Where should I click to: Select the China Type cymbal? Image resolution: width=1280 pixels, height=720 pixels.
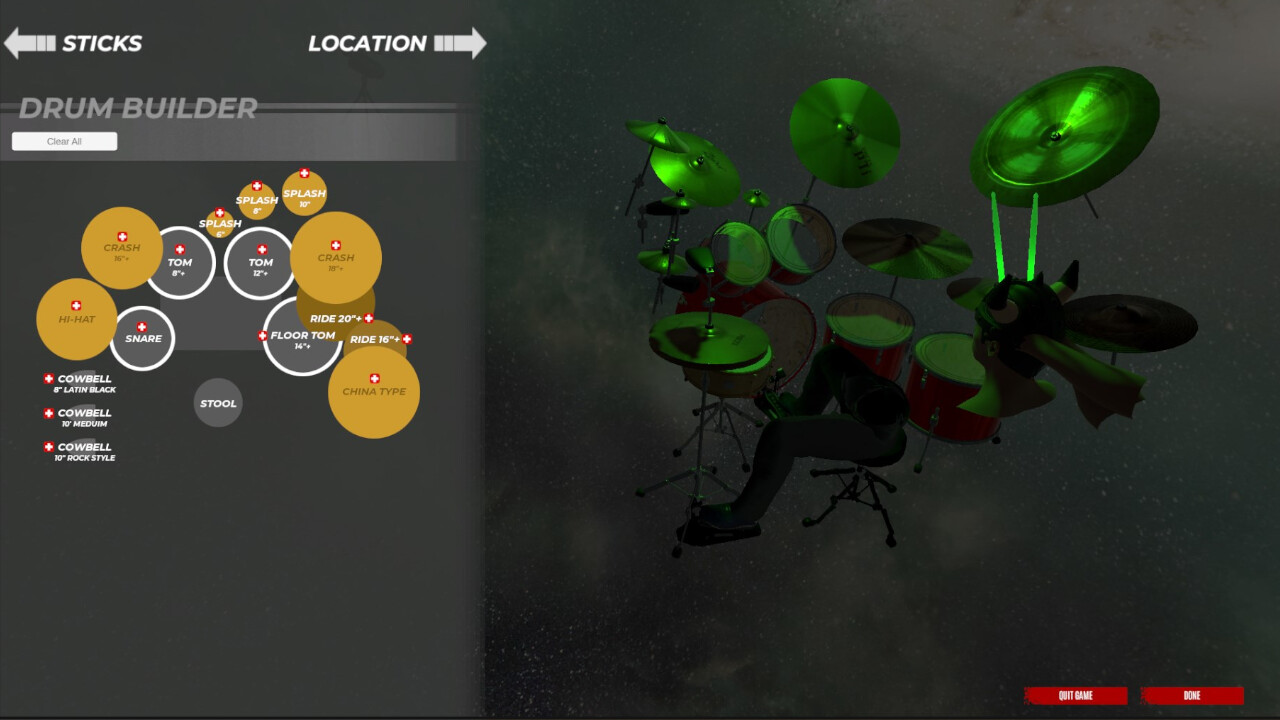click(374, 393)
